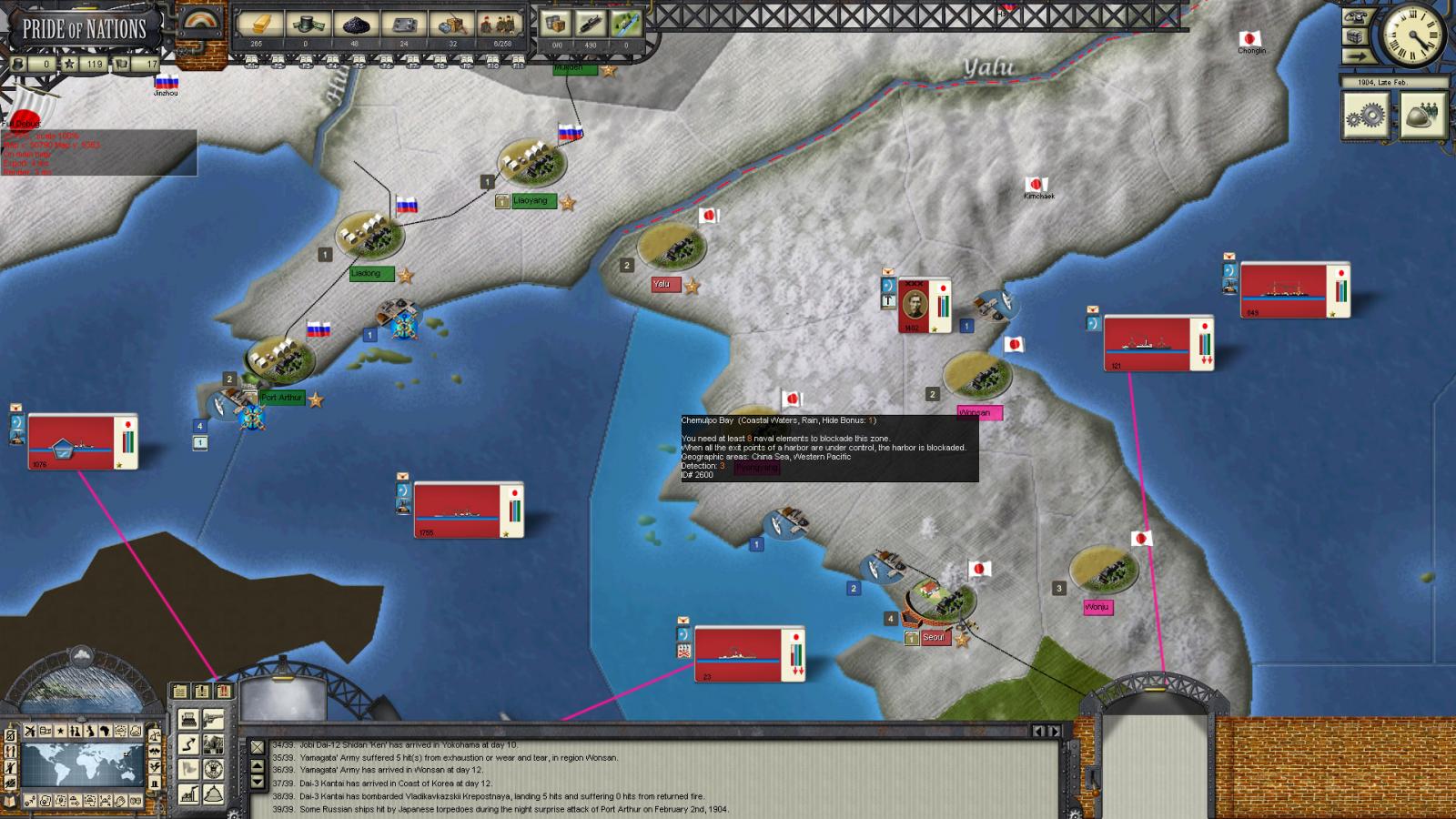Open the factory production button
This screenshot has height=819, width=1456.
pos(188,794)
